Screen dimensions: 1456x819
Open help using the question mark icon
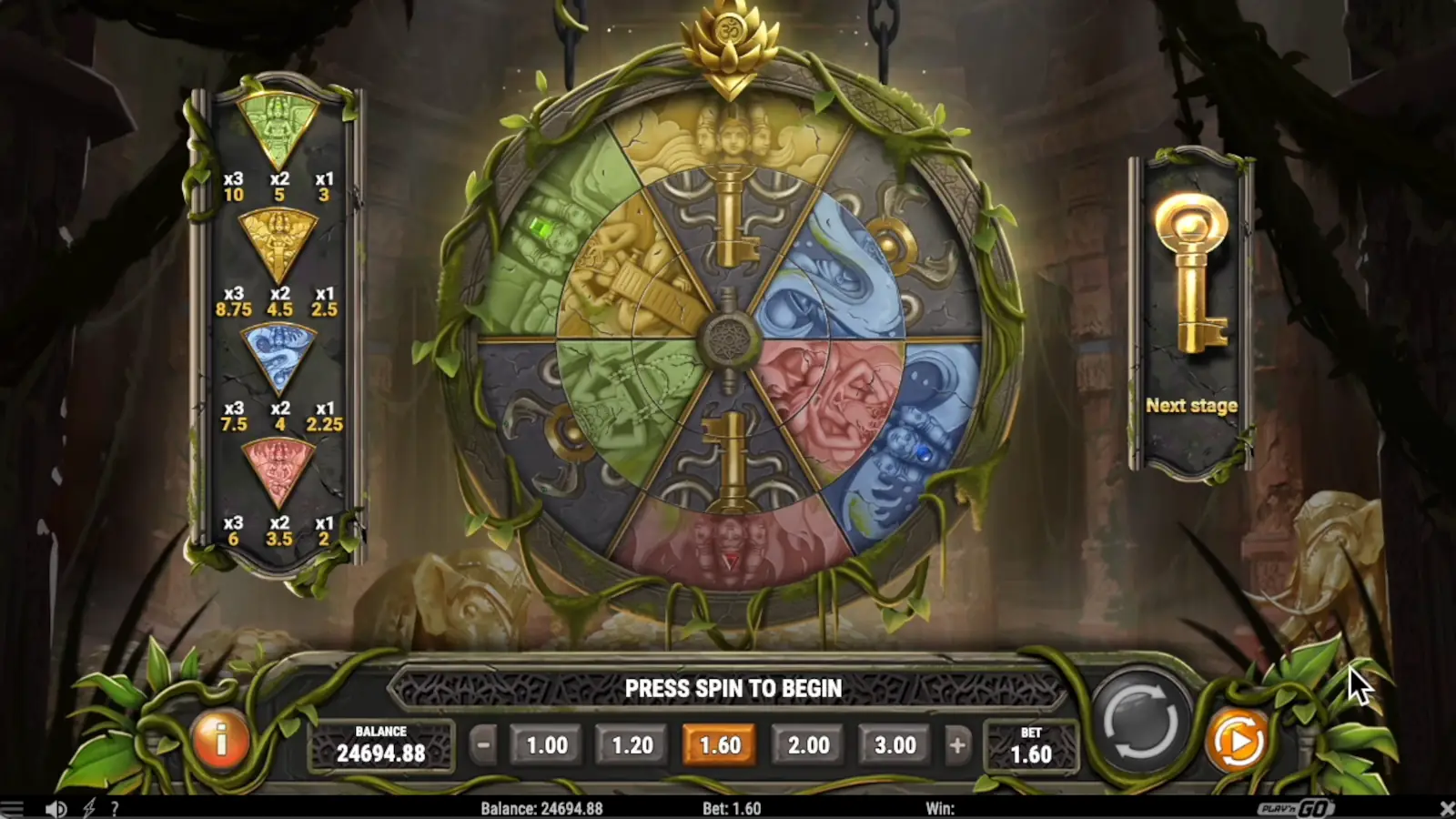tap(115, 808)
